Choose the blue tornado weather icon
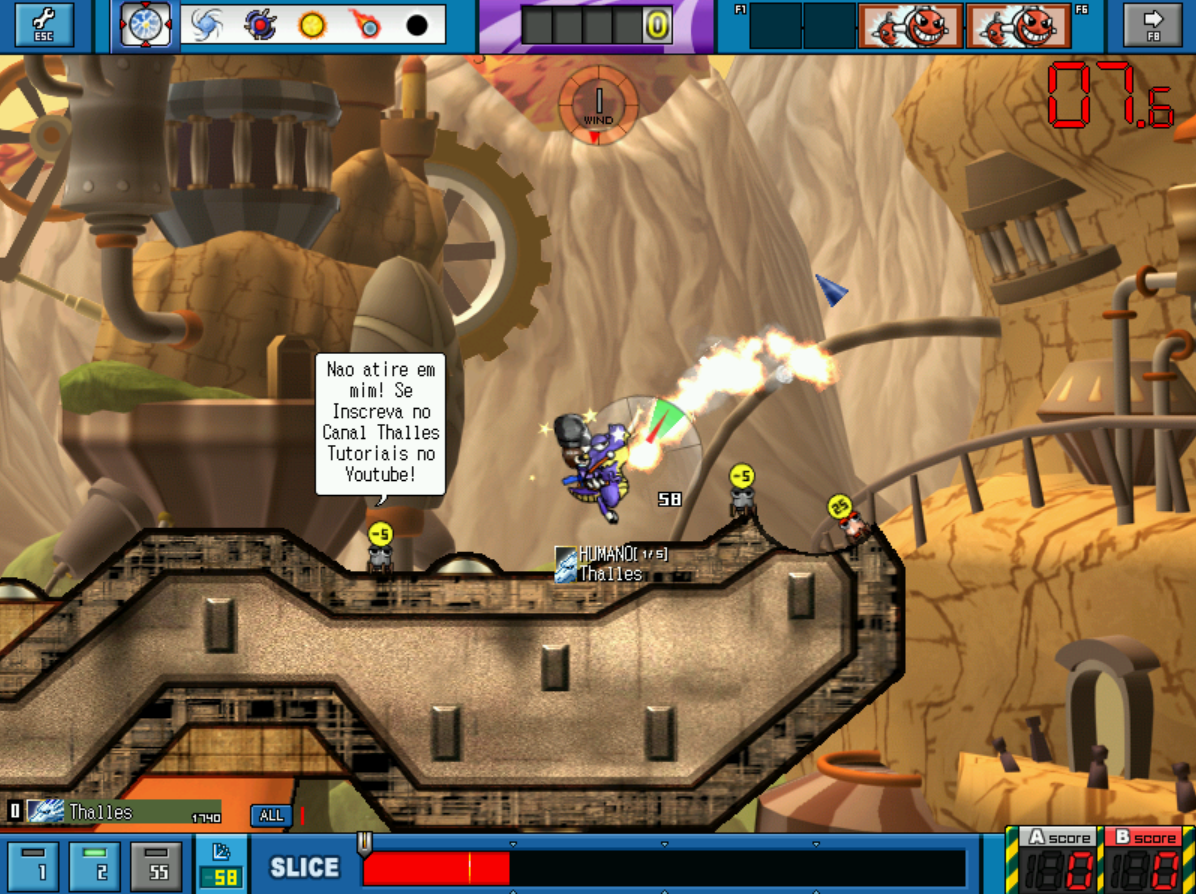 (x=207, y=25)
